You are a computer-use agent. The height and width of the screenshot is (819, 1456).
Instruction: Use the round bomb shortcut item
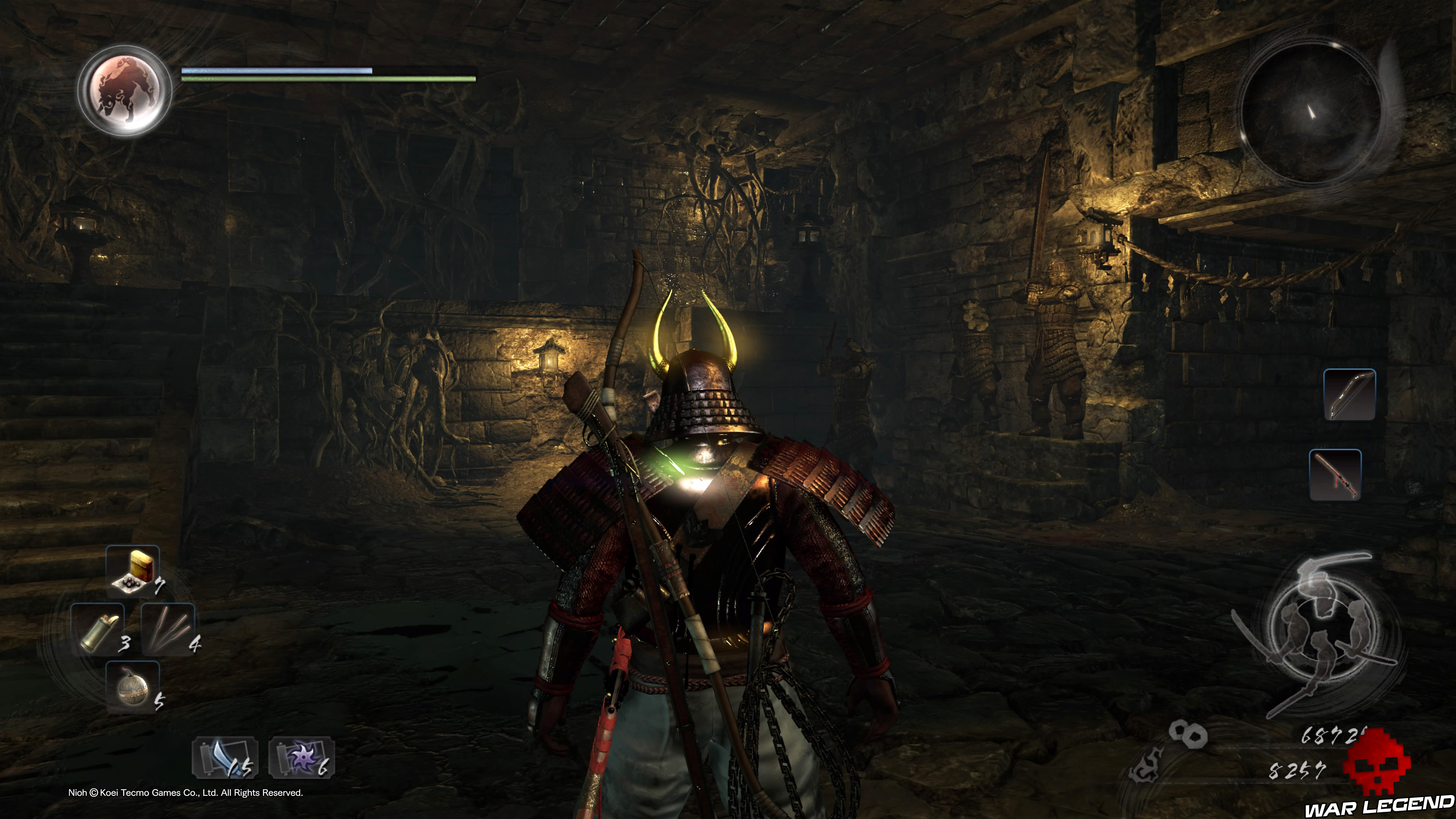point(132,687)
